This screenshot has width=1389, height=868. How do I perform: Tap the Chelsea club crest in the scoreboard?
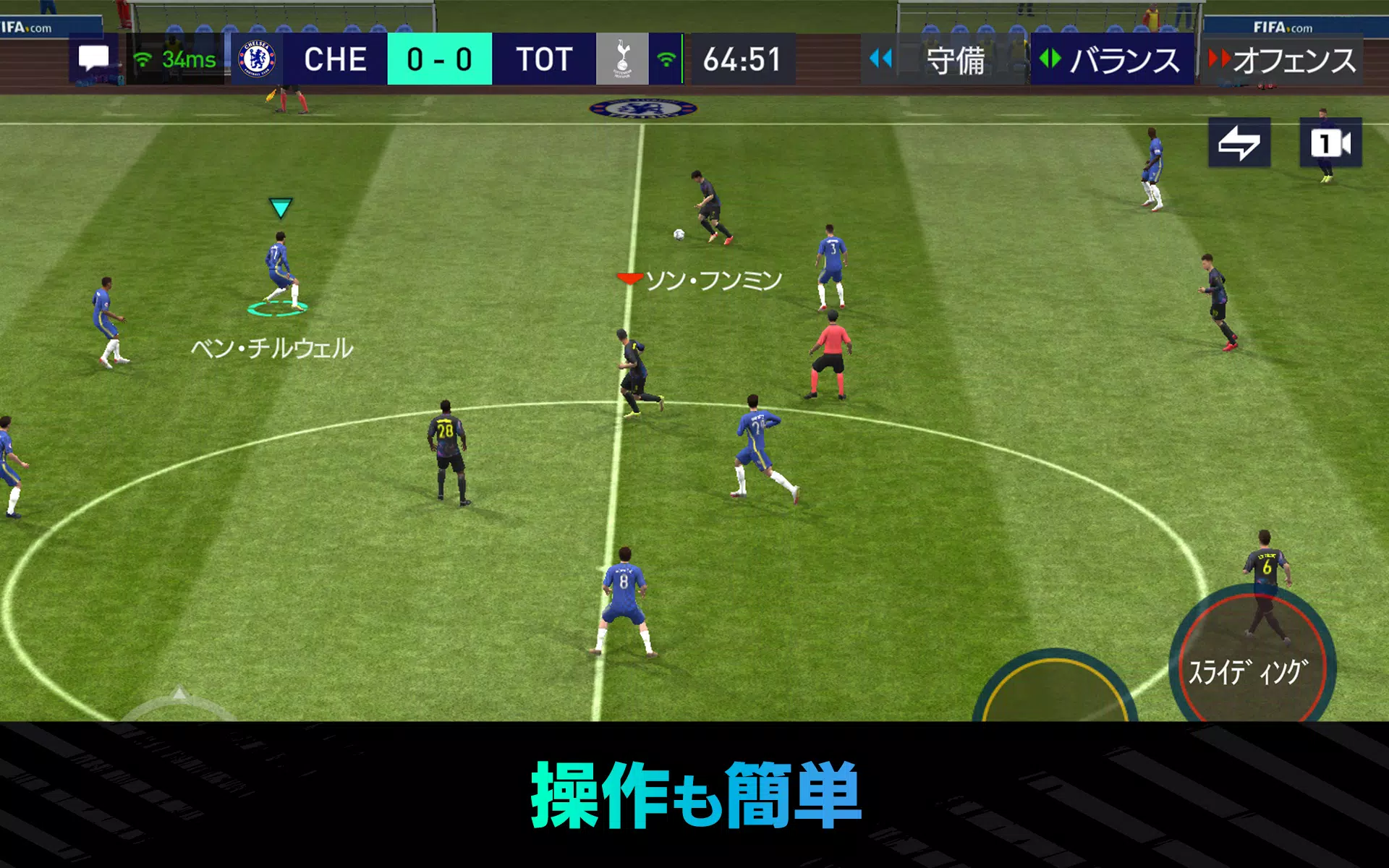[257, 59]
